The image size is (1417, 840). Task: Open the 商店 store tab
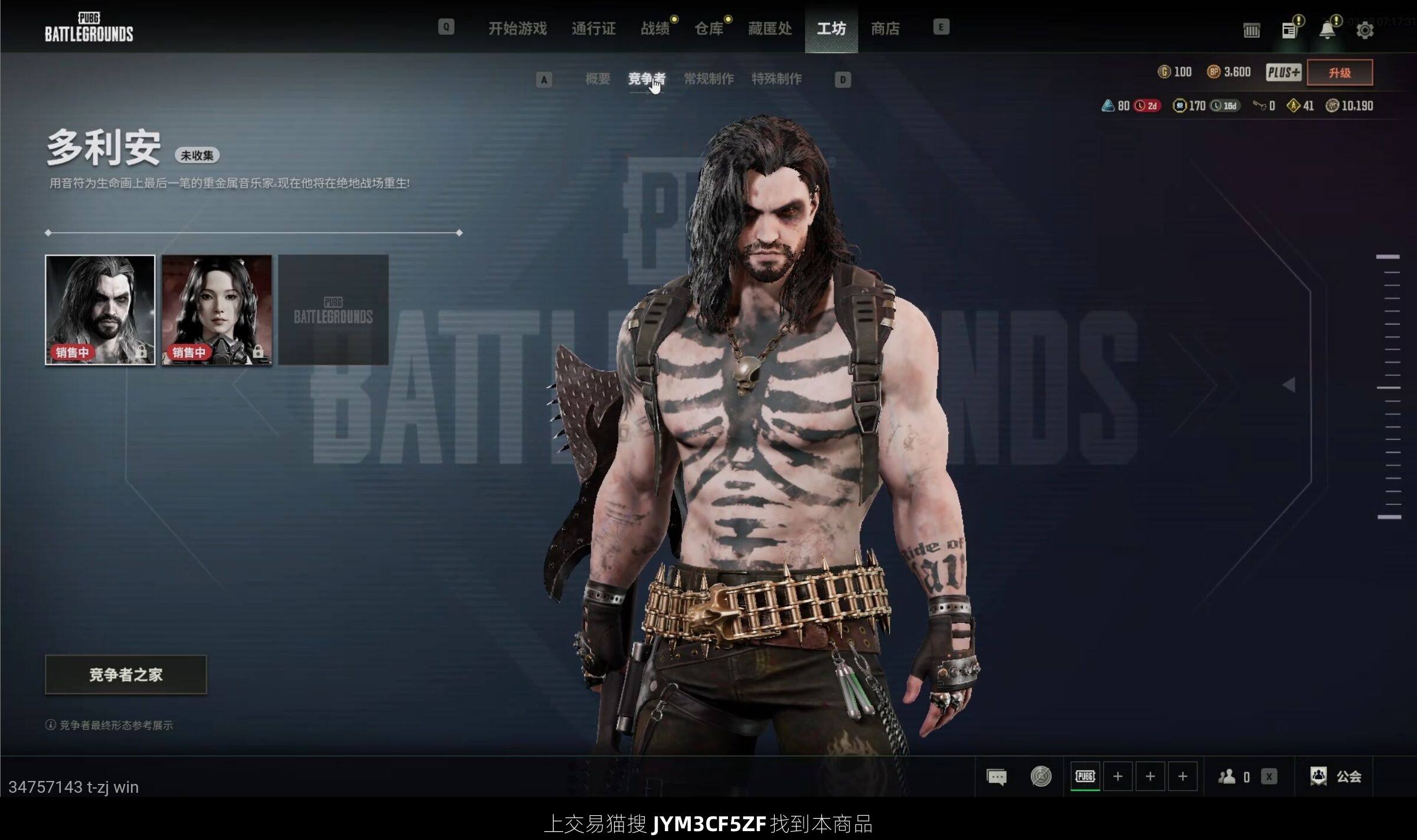click(x=885, y=28)
